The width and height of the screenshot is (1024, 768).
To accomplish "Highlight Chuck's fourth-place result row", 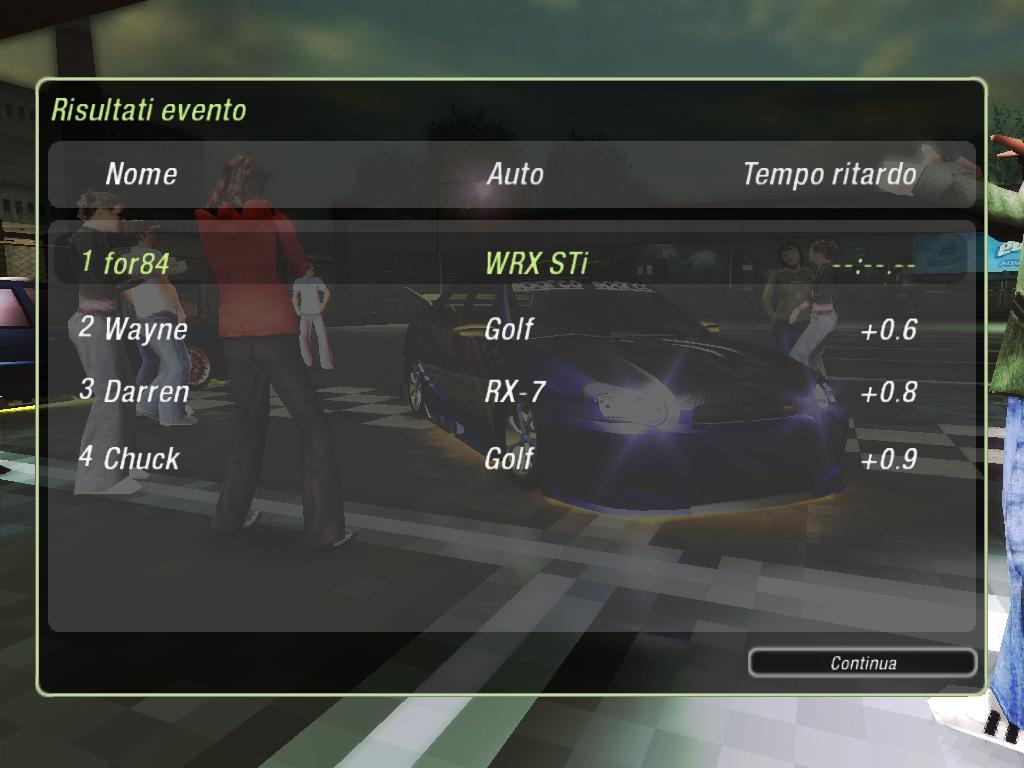I will 510,459.
